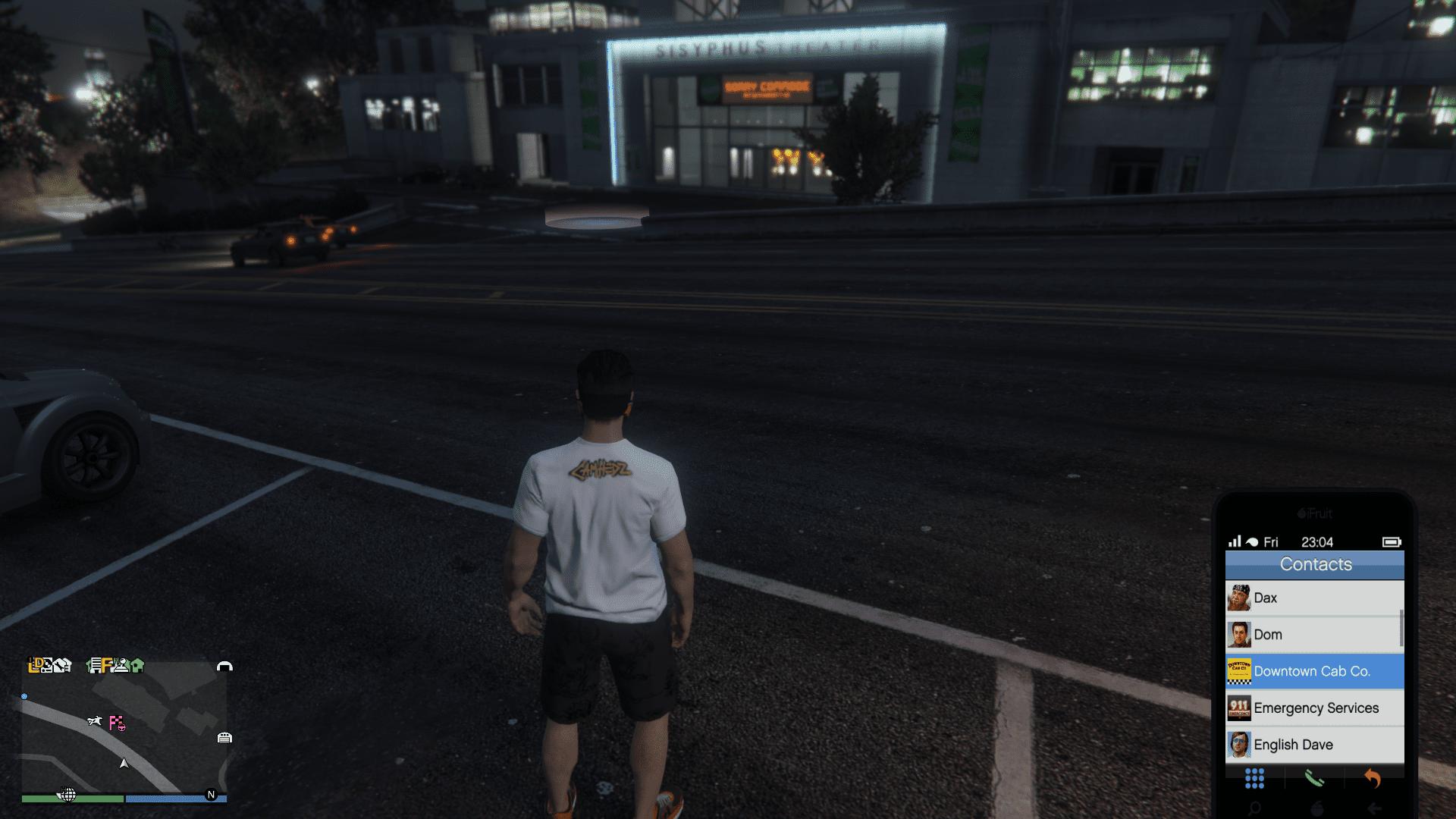Open the English Dave contact
The width and height of the screenshot is (1456, 819).
tap(1314, 745)
